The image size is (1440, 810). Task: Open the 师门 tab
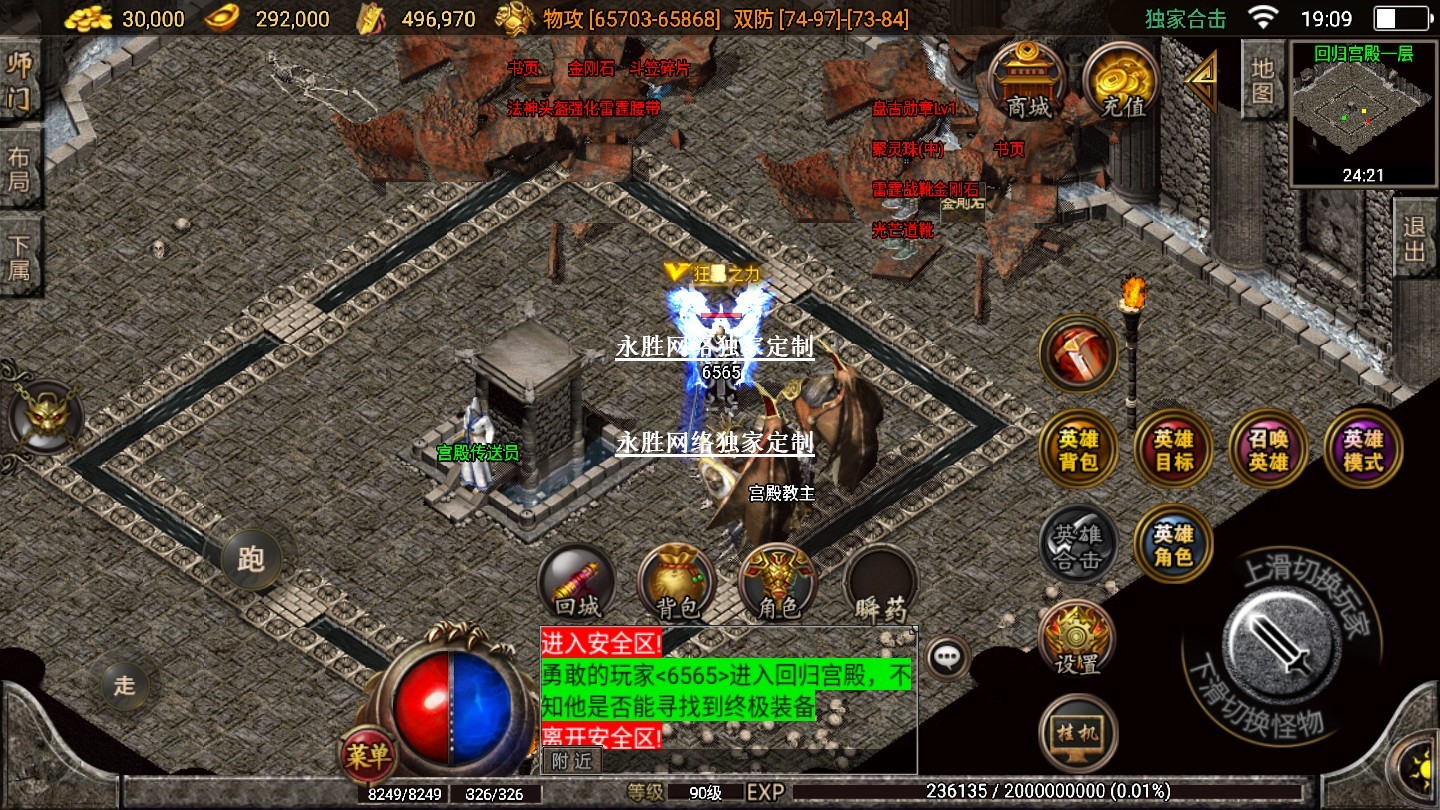click(x=20, y=80)
